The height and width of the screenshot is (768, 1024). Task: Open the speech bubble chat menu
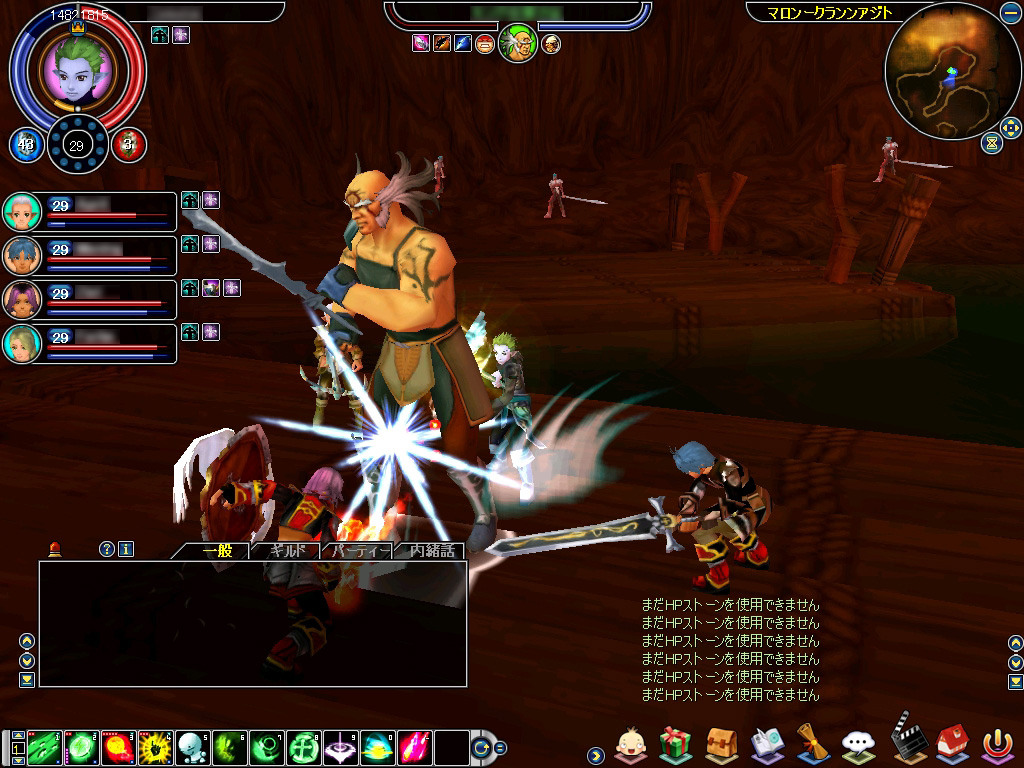coord(859,743)
